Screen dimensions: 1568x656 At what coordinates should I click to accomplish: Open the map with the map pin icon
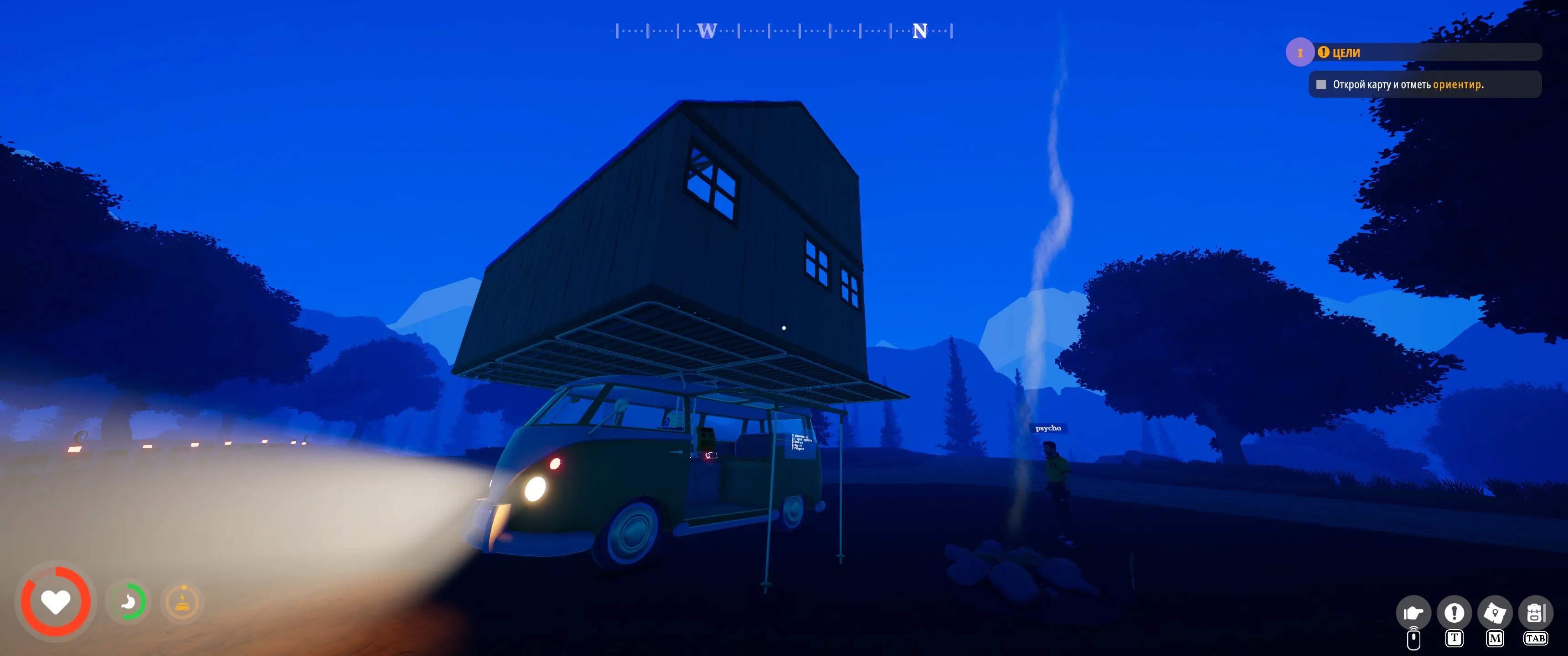(x=1494, y=612)
